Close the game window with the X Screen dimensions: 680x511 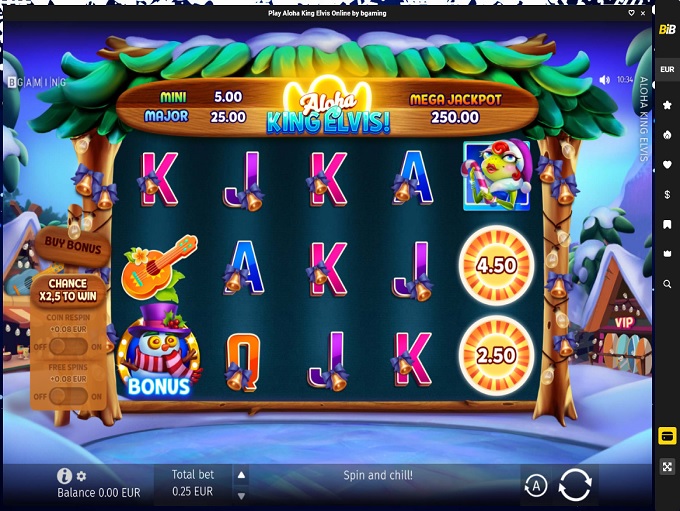642,14
